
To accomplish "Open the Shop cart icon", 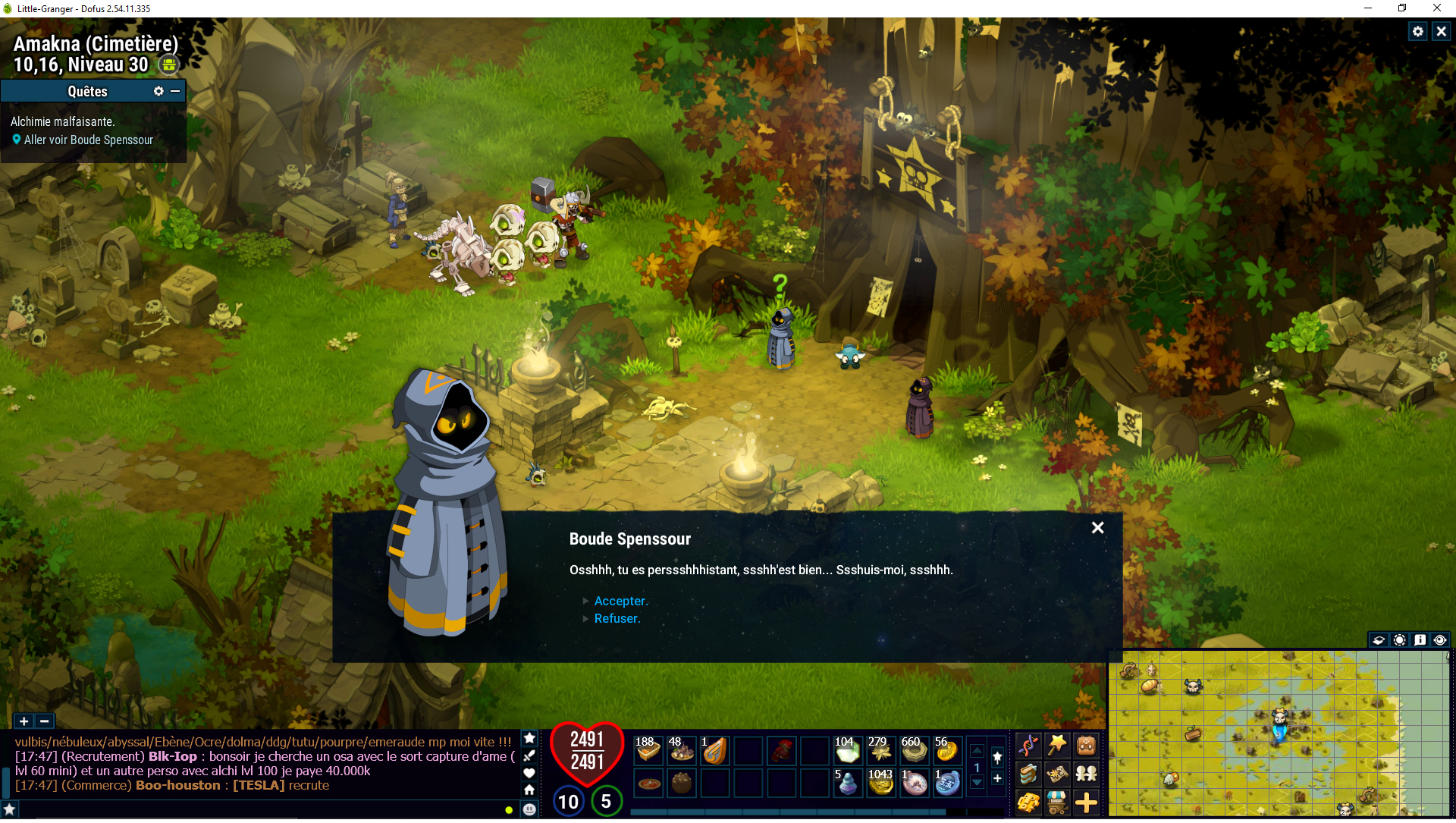I will (1056, 802).
